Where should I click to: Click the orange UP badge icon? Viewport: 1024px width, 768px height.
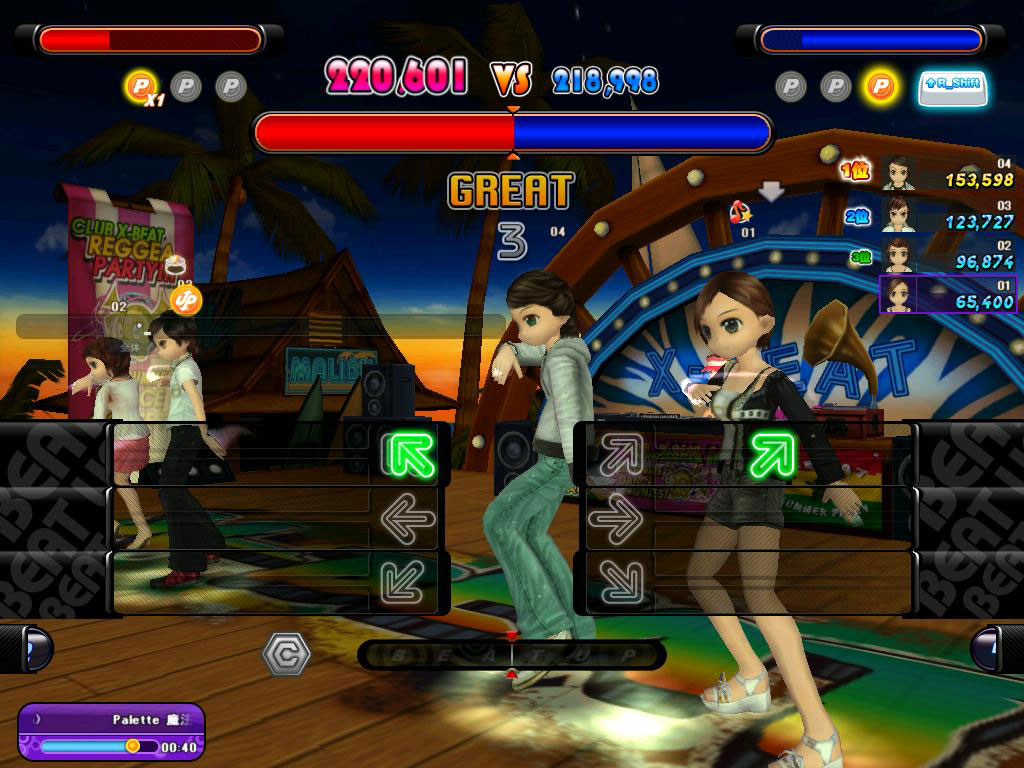click(x=186, y=299)
